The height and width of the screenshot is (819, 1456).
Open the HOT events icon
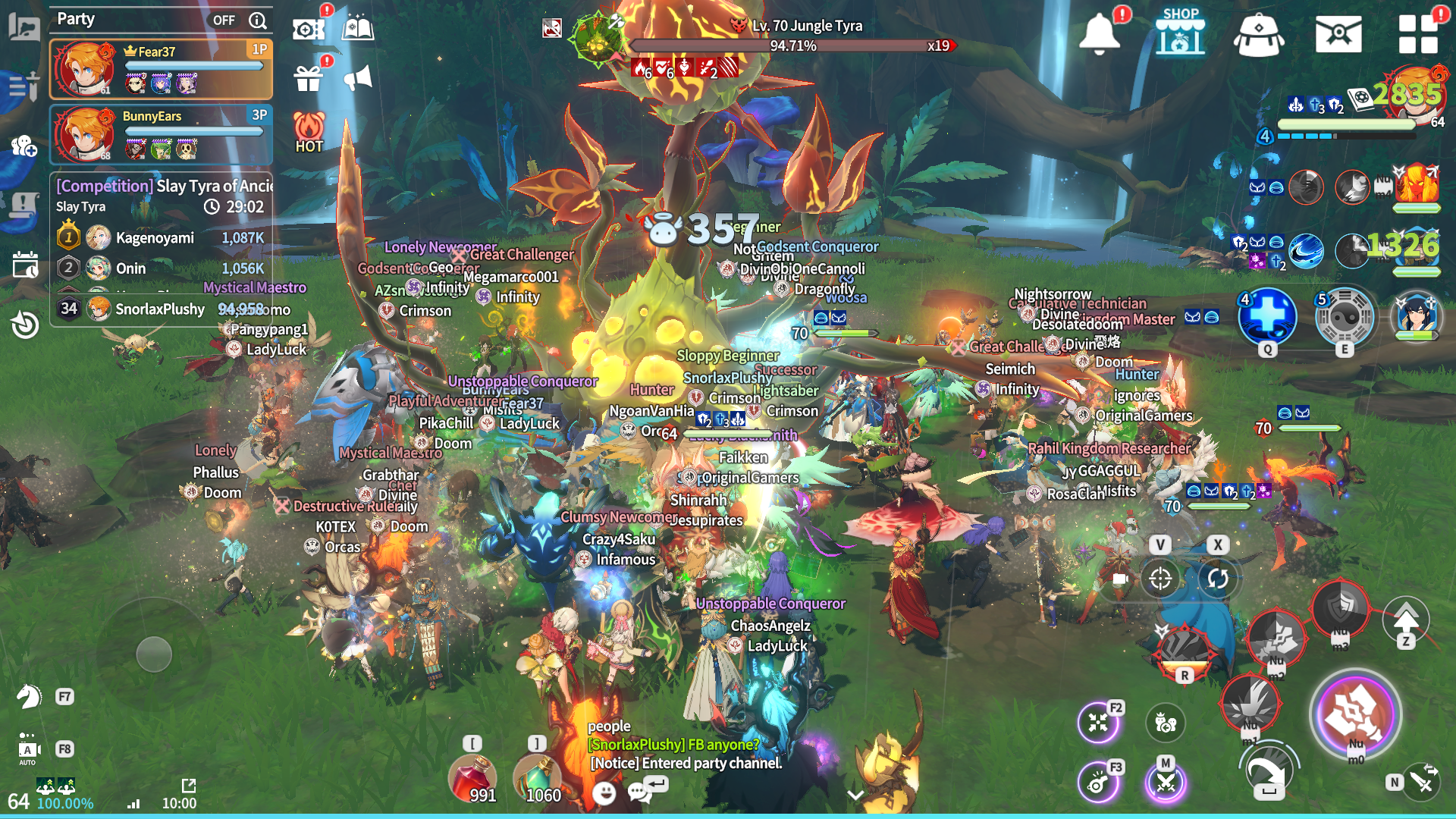[x=309, y=132]
